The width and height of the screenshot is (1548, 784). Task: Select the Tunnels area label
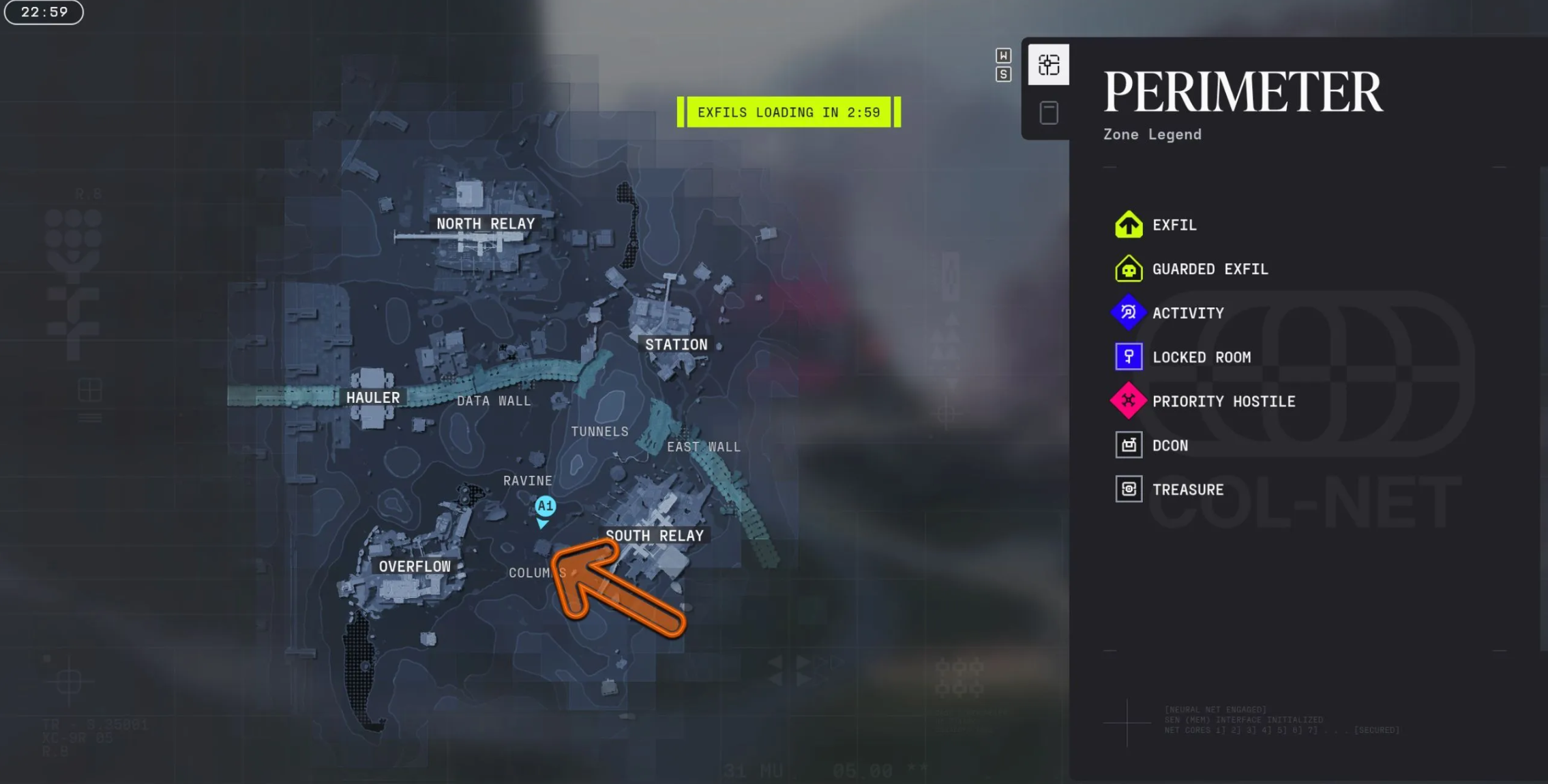(x=599, y=432)
